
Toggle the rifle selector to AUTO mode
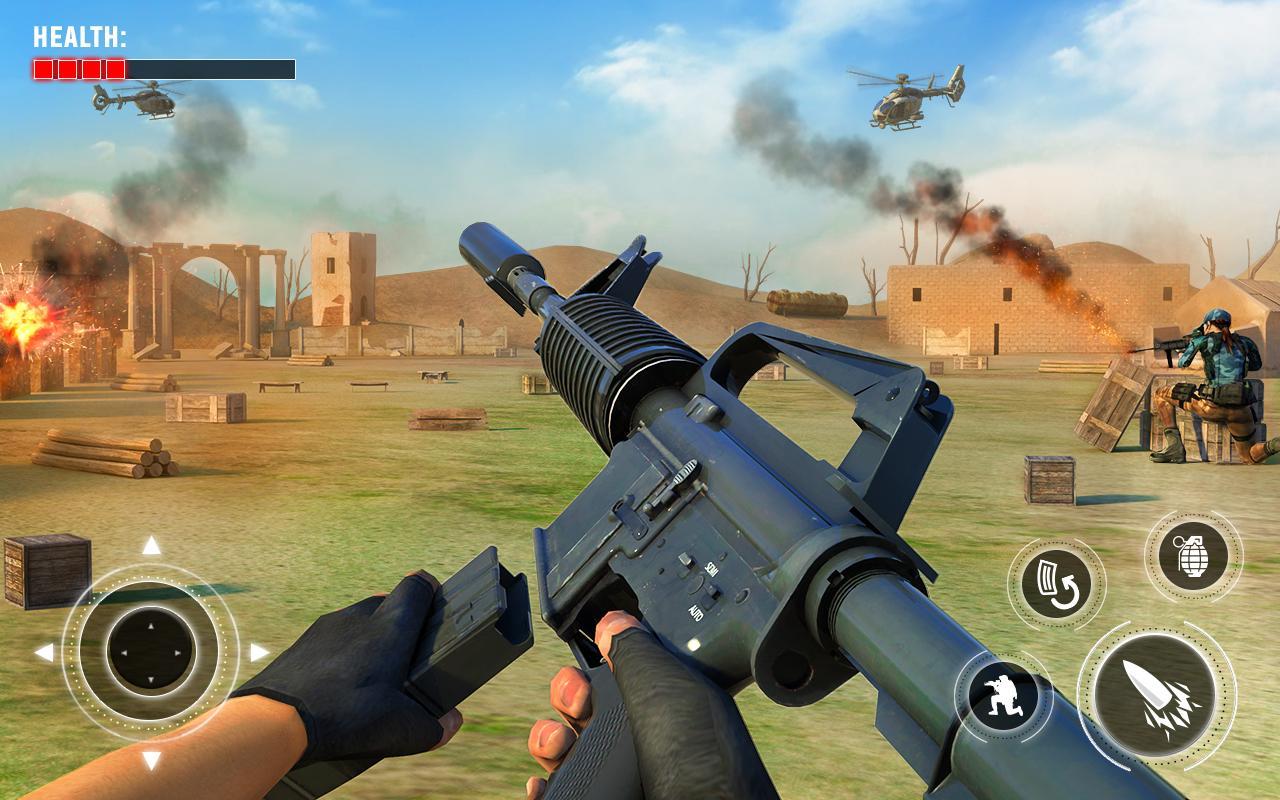click(697, 610)
